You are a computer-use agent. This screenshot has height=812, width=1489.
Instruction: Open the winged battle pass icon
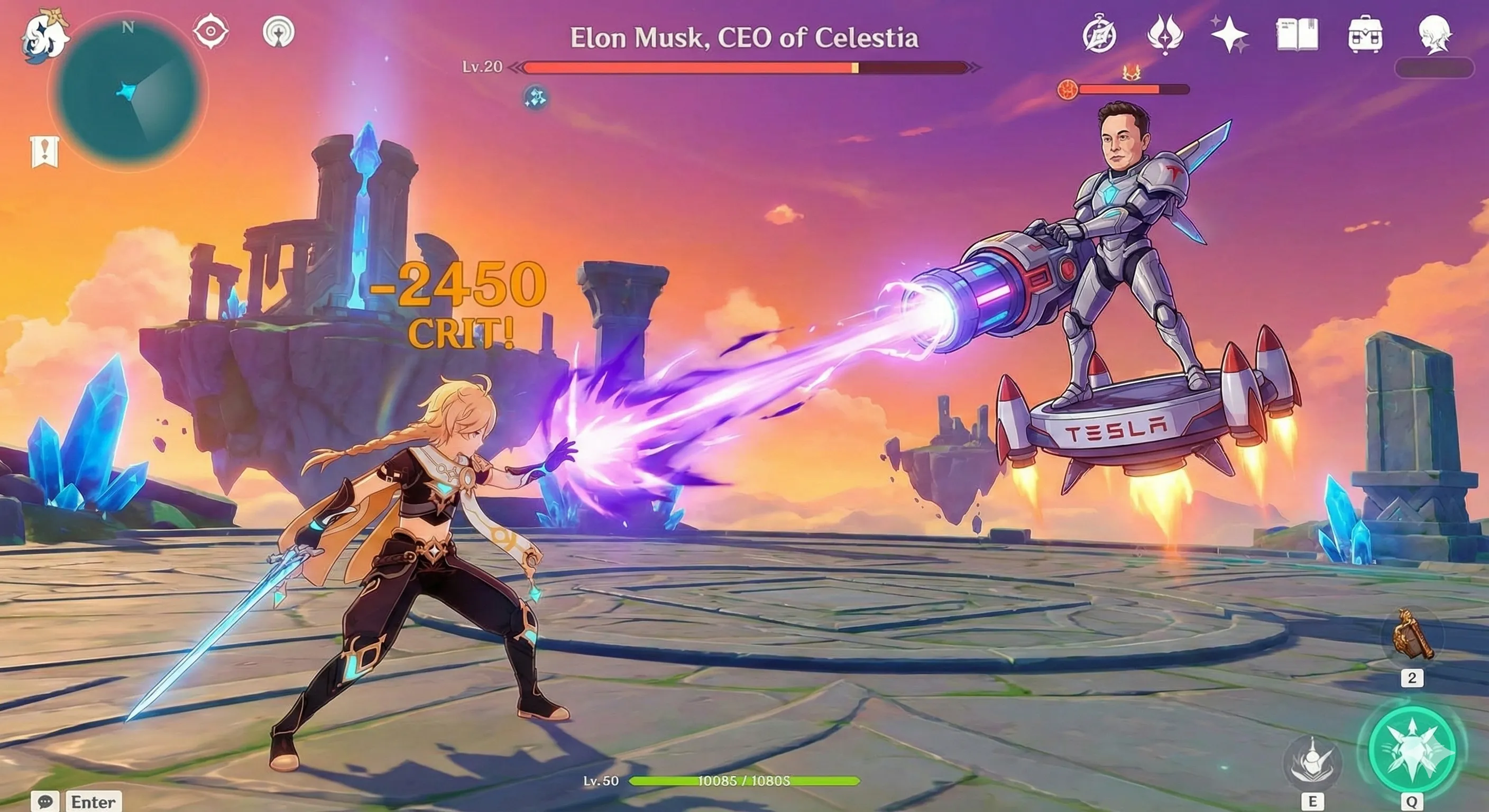click(1165, 35)
